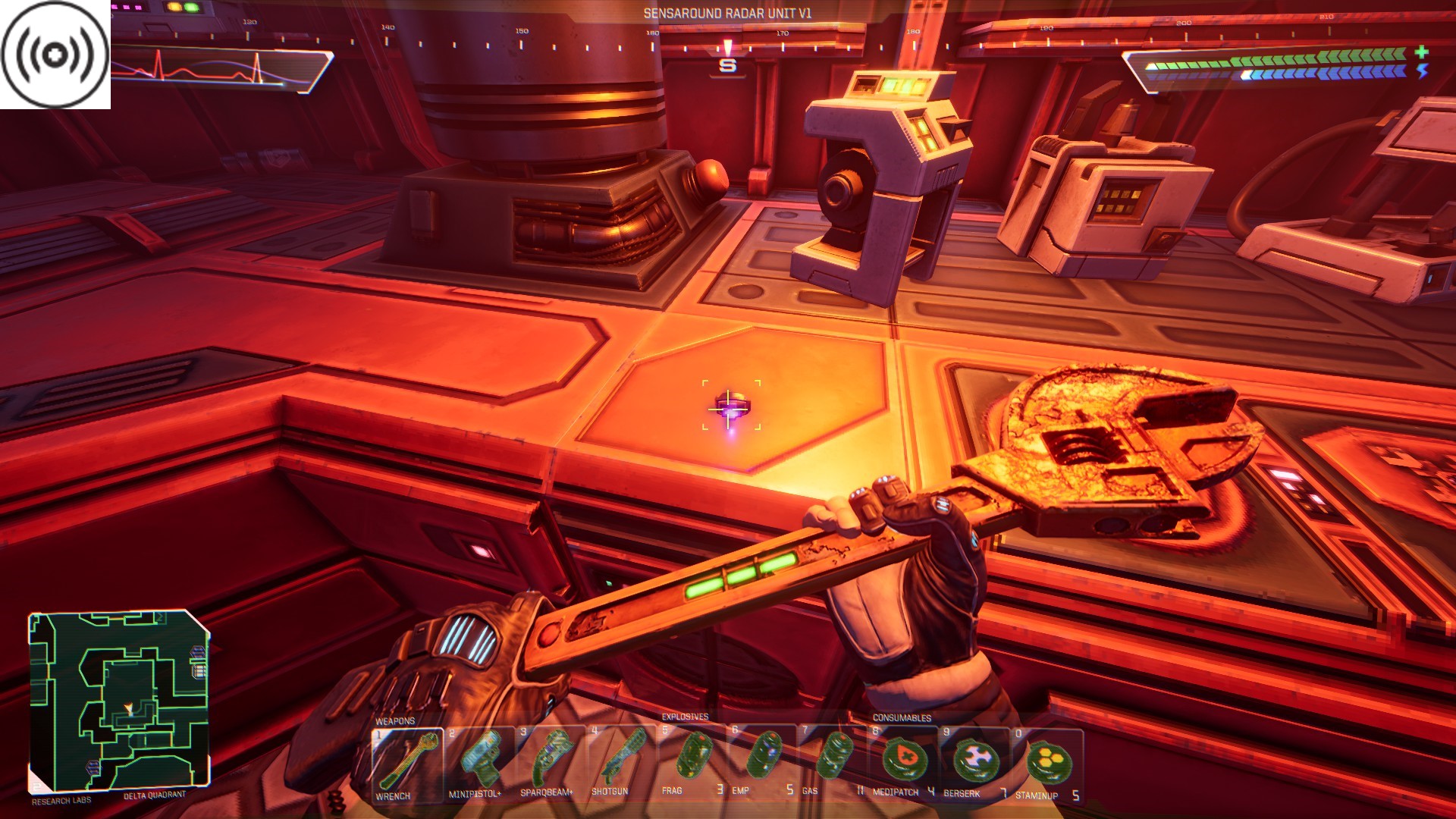Click the radar signal icon overlay
This screenshot has height=819, width=1456.
point(55,55)
